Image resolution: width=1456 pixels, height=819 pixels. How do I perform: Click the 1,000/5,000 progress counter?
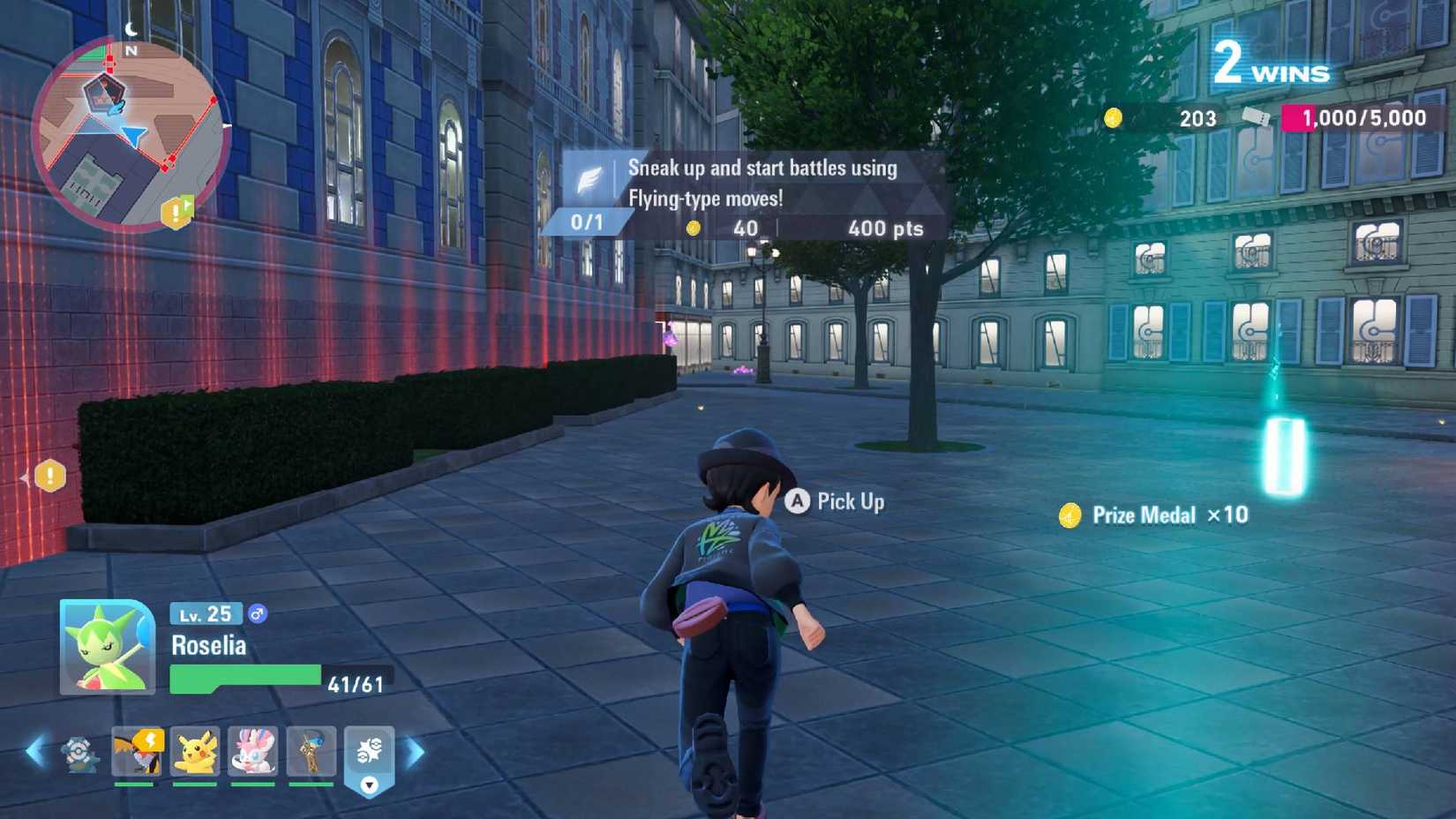tap(1362, 117)
